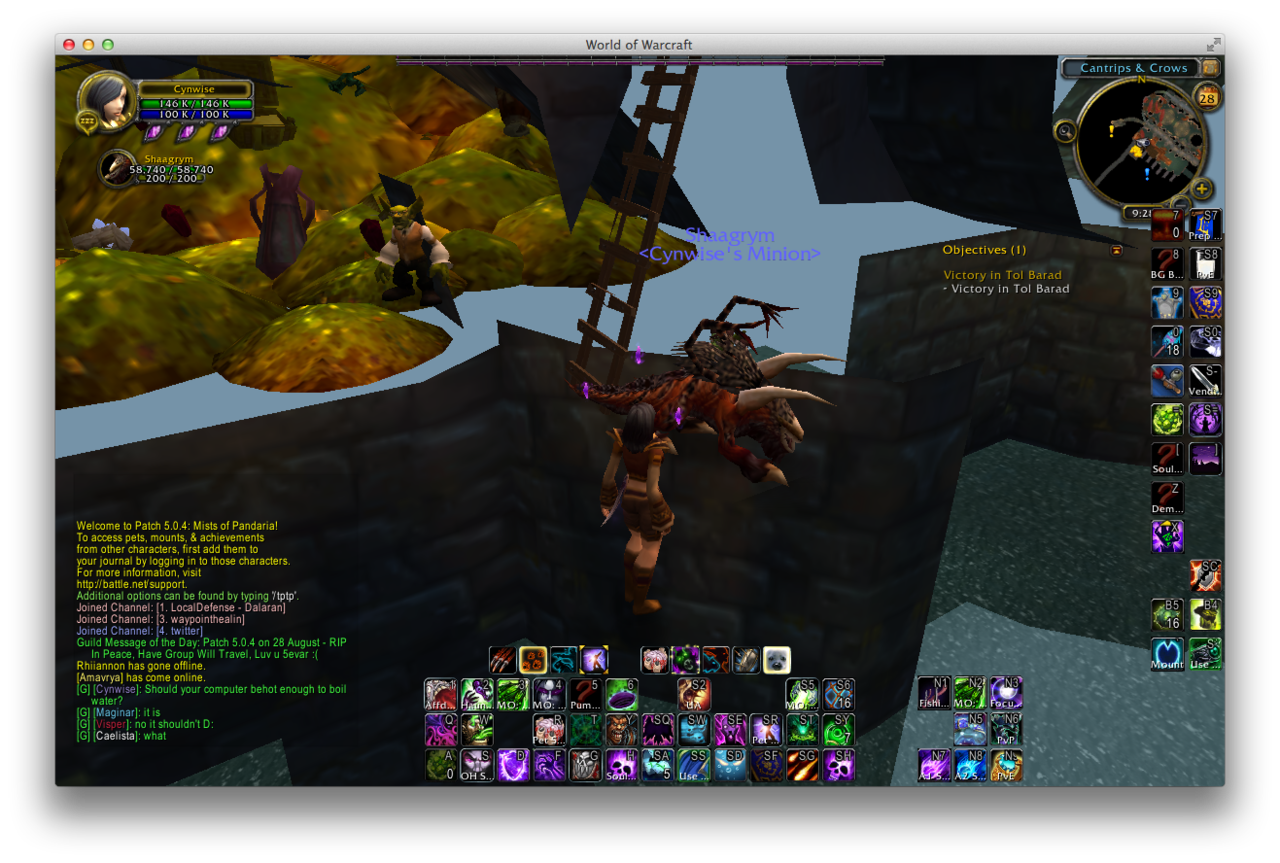Open the minimap
Image resolution: width=1280 pixels, height=863 pixels.
point(1140,143)
